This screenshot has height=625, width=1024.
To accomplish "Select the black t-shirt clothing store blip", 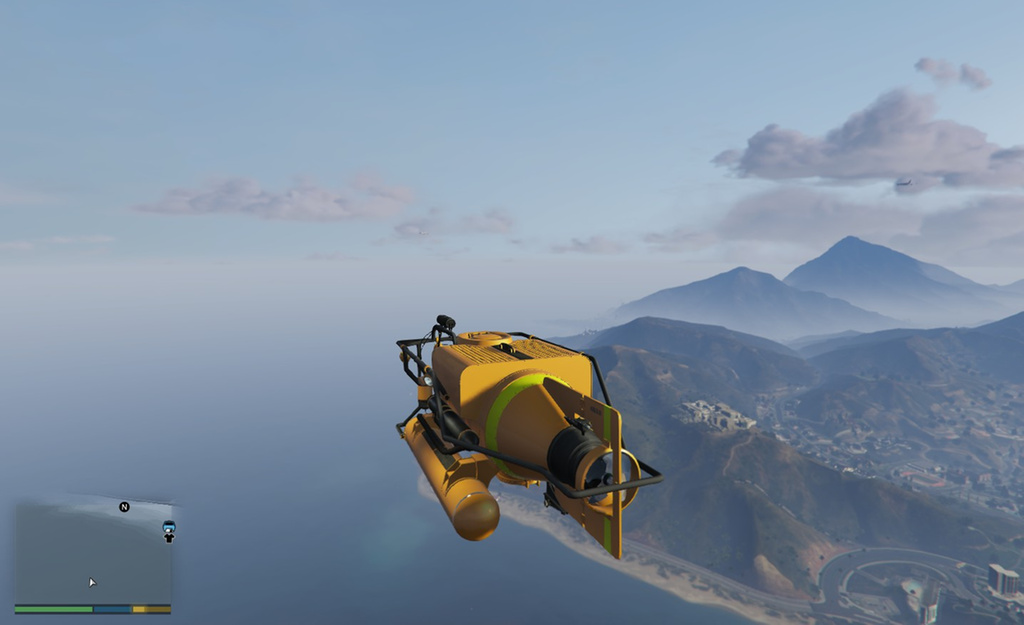I will tap(169, 538).
